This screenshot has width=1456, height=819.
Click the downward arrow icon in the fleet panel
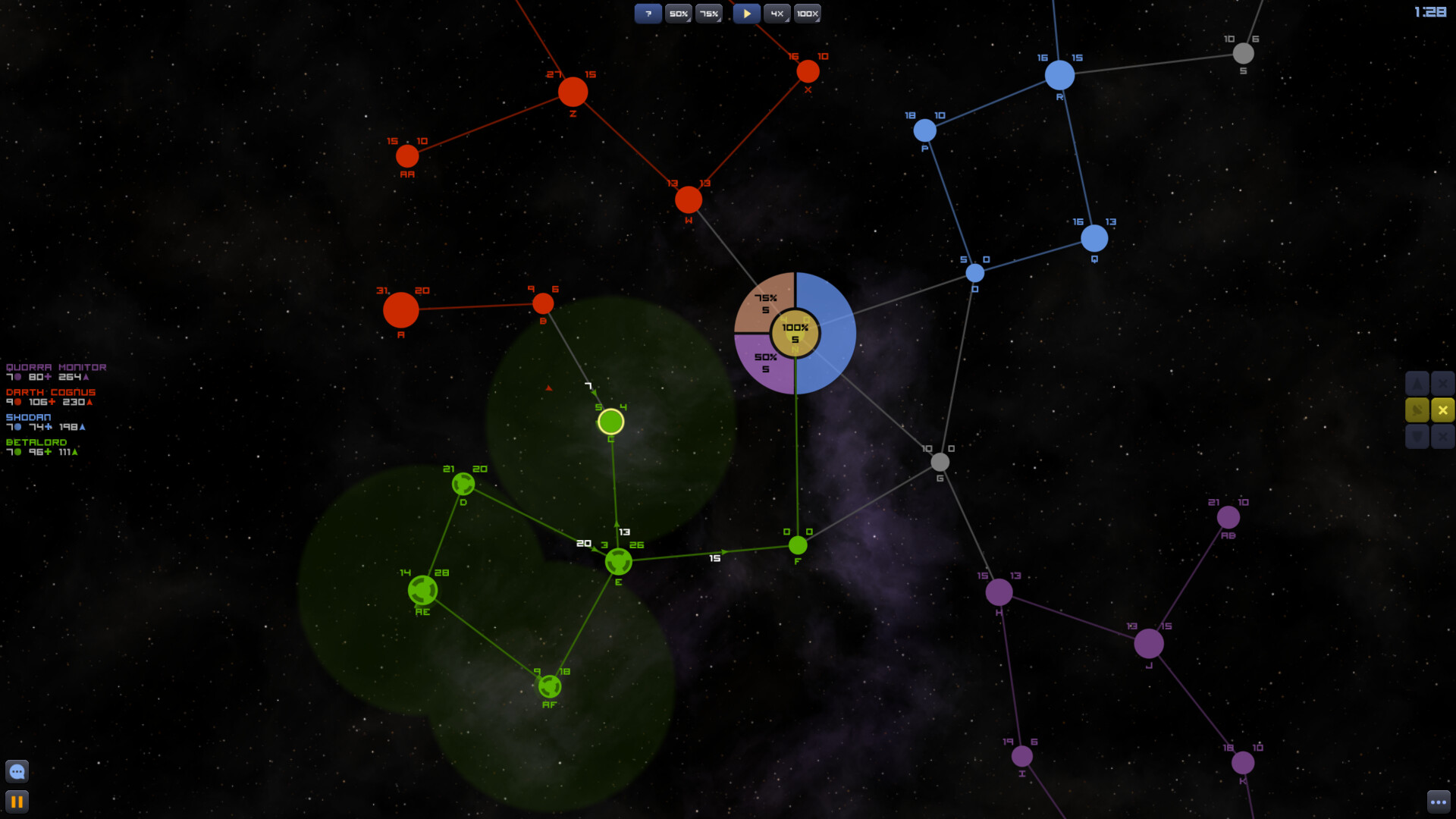point(1417,437)
